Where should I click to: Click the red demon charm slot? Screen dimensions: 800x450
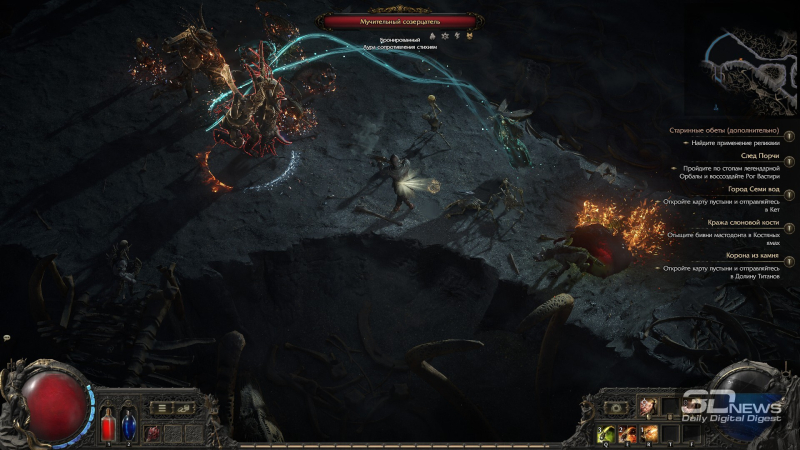151,432
